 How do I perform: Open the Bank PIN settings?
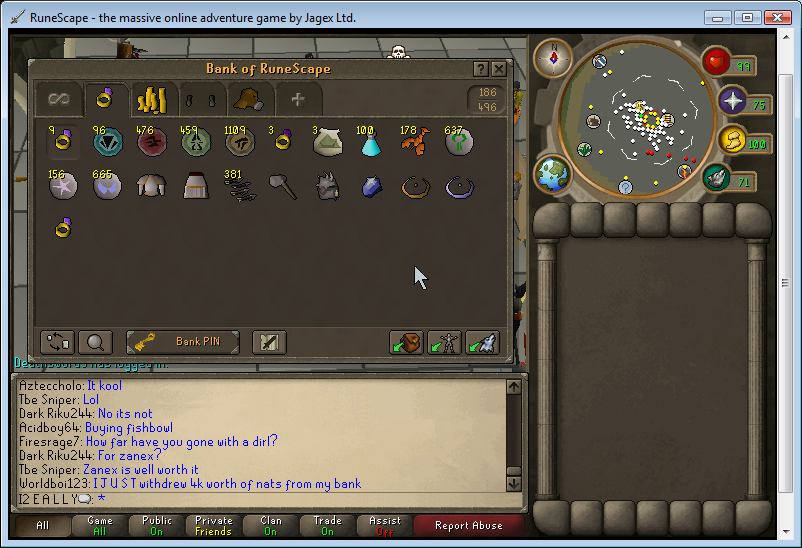click(x=183, y=342)
